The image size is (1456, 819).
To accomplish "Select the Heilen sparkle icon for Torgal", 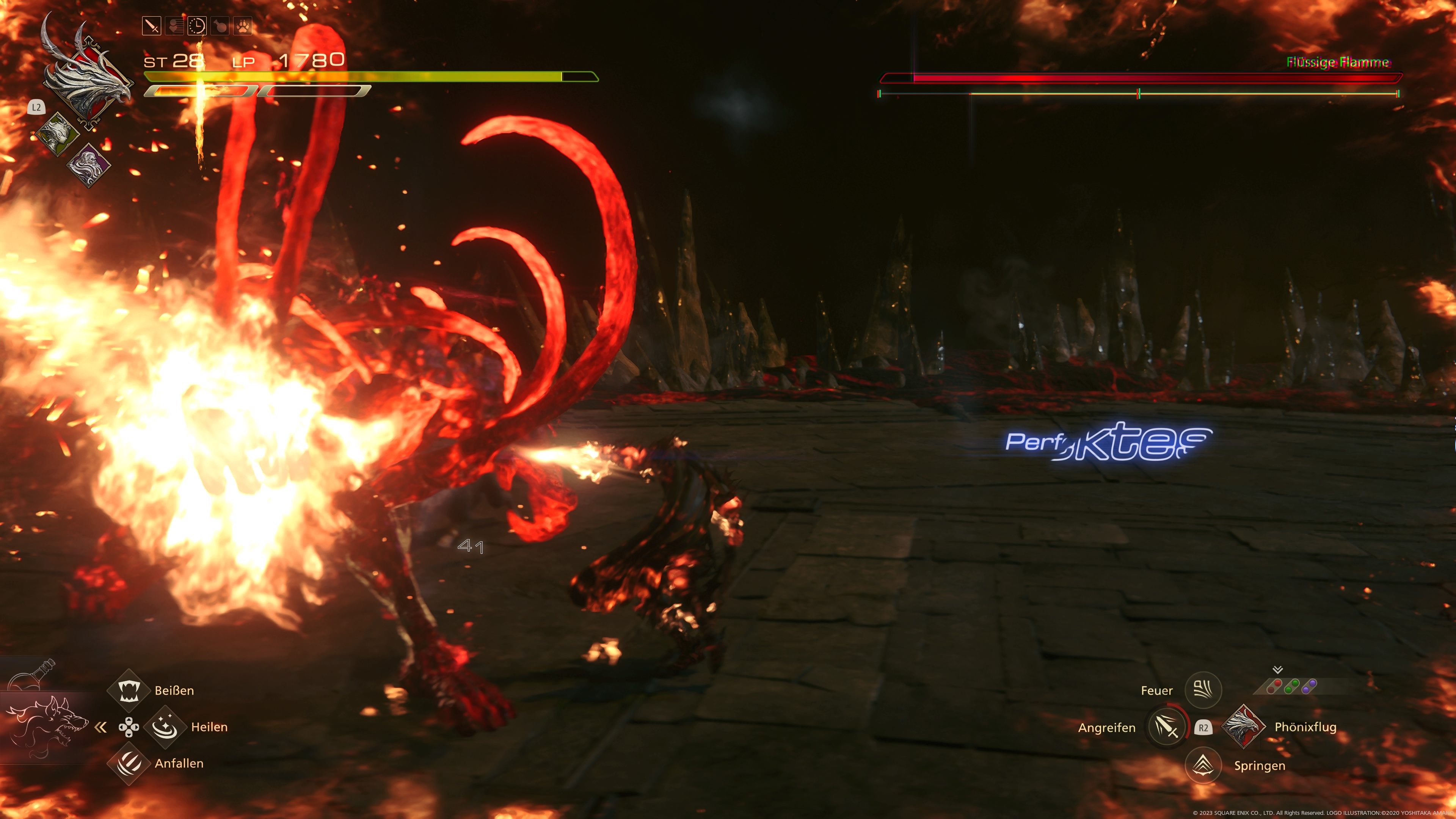I will (165, 727).
